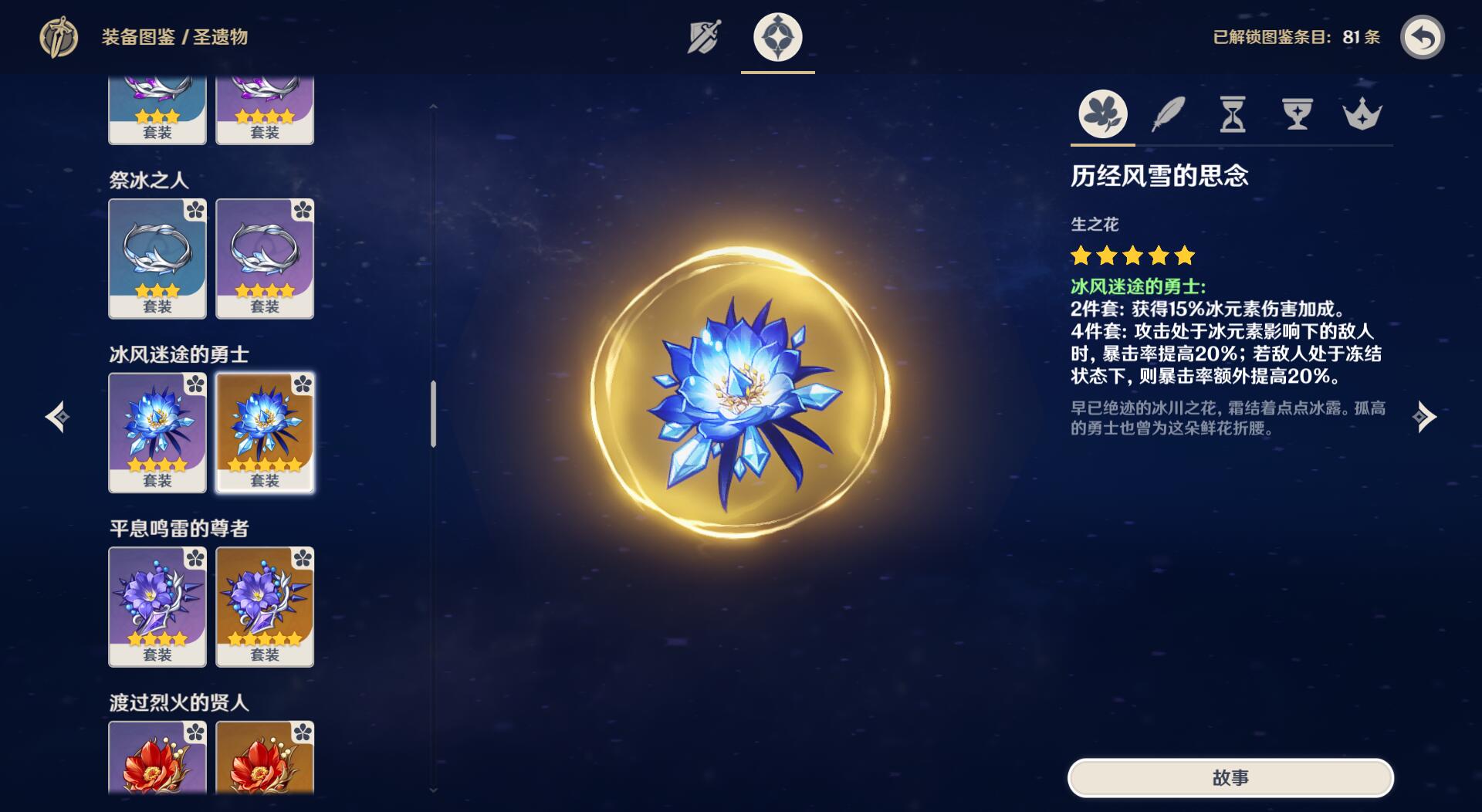Select the five-star 冰风迷途的勇士 set

[265, 432]
